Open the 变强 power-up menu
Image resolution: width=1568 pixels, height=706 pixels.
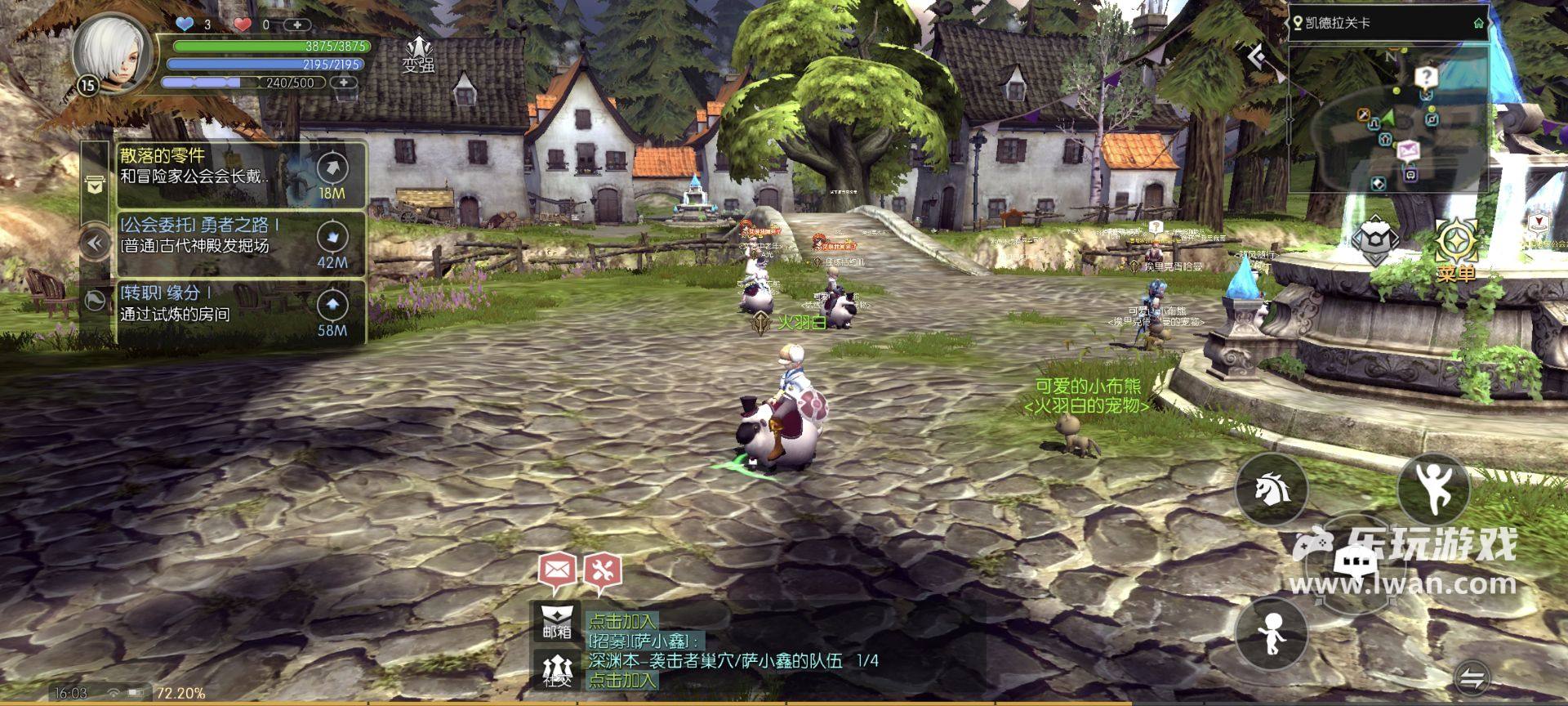click(418, 55)
